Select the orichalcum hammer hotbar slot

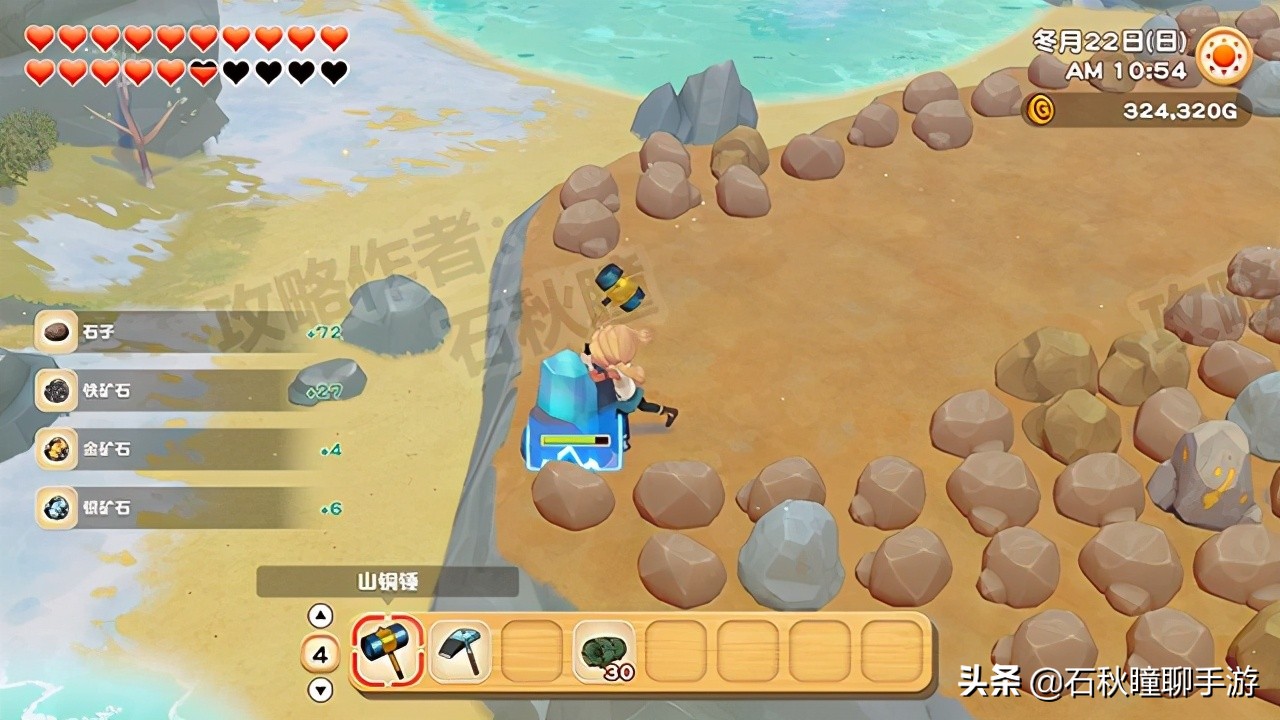[387, 651]
